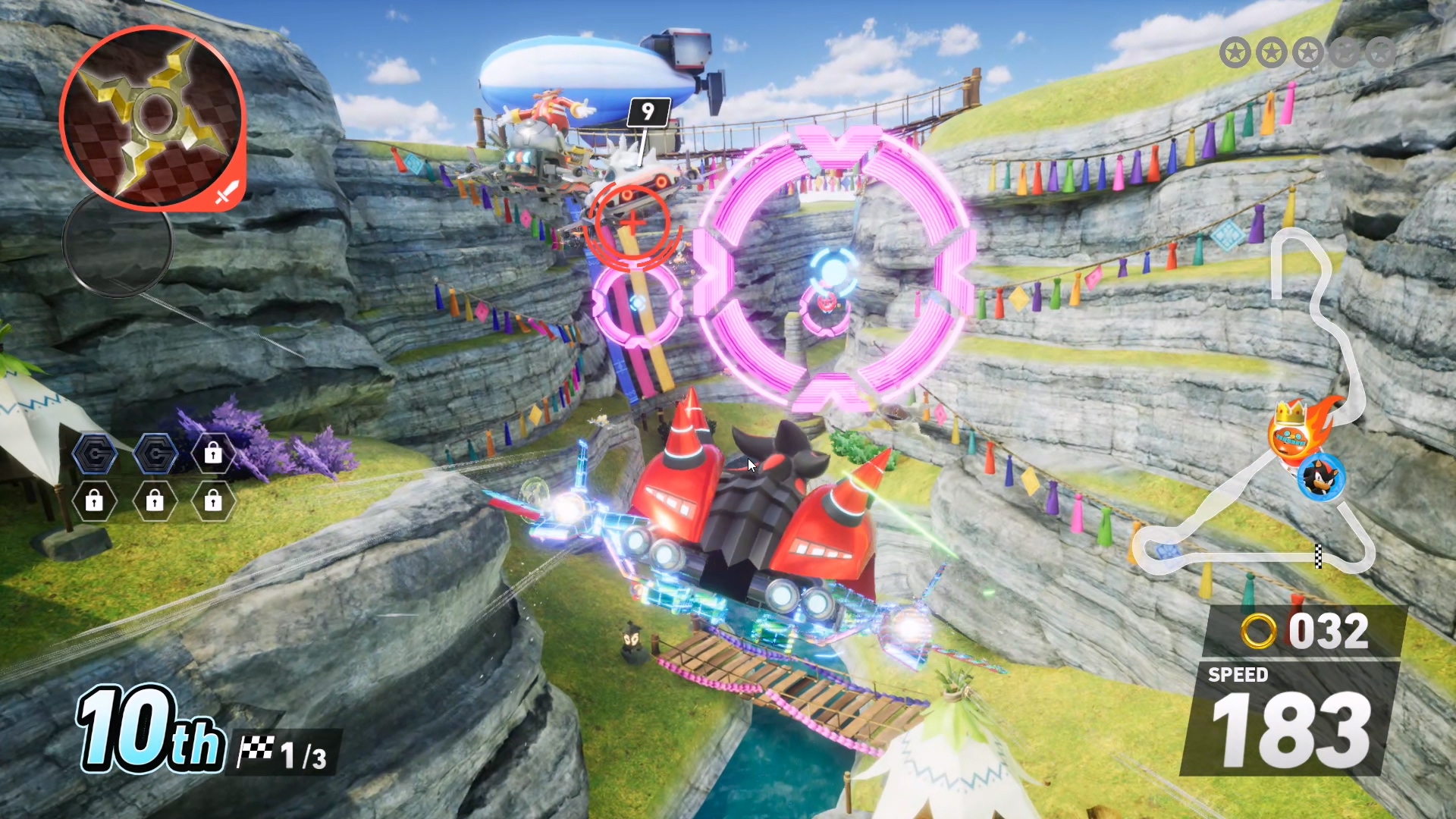
Task: Select the empty secondary item slot
Action: (118, 243)
